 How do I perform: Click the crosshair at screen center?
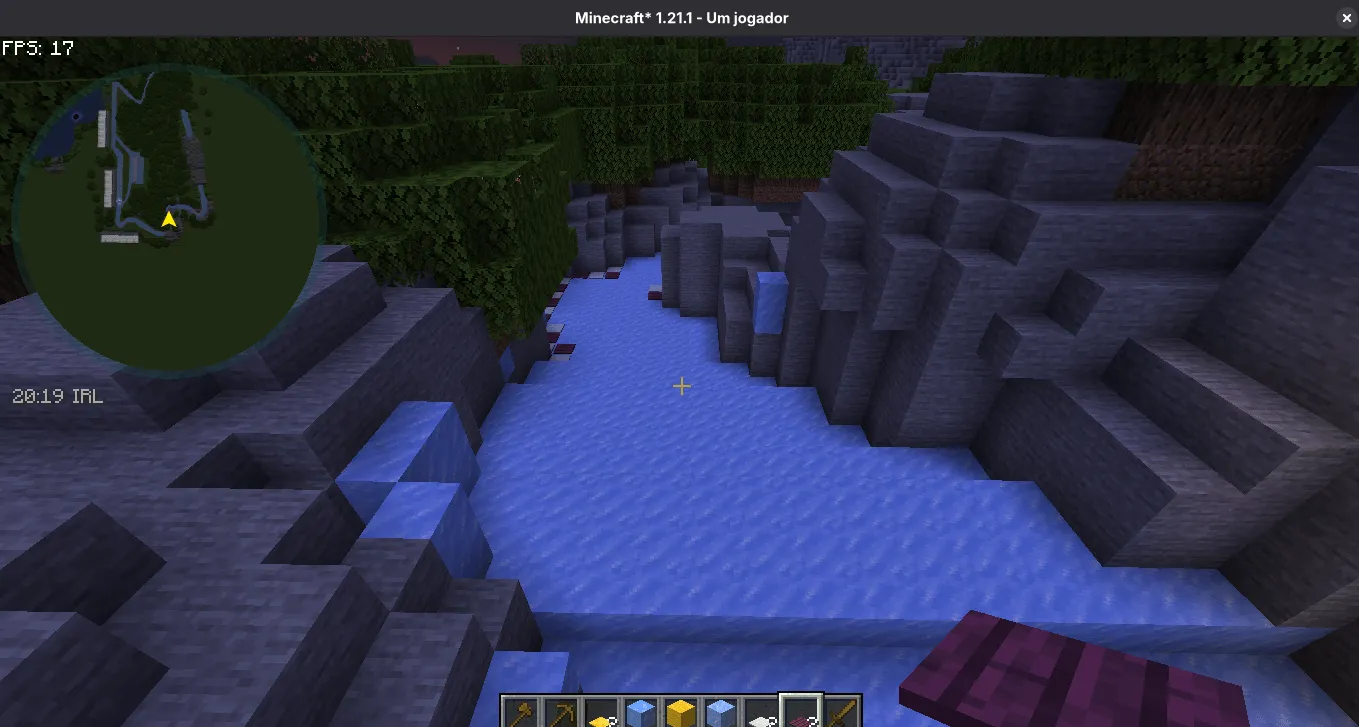(x=681, y=385)
